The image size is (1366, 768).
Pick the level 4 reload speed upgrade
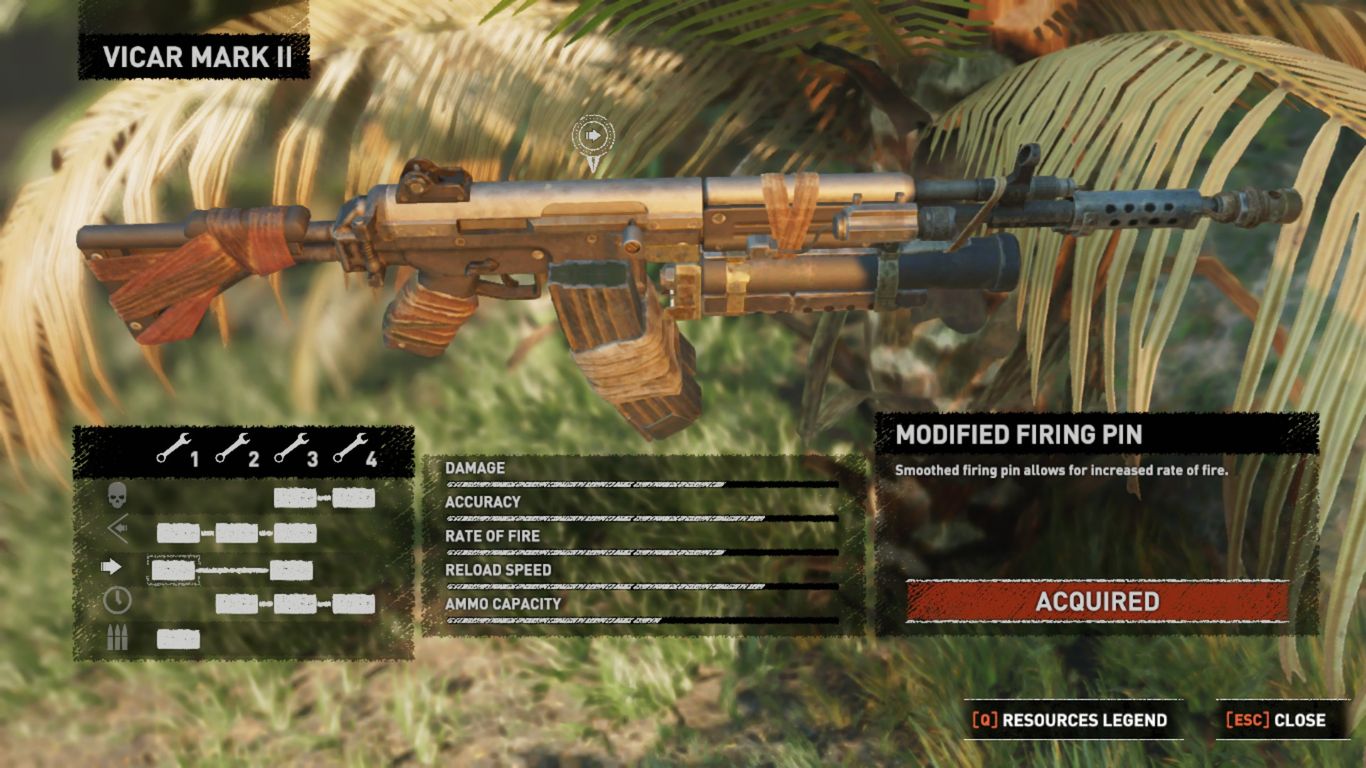(354, 604)
